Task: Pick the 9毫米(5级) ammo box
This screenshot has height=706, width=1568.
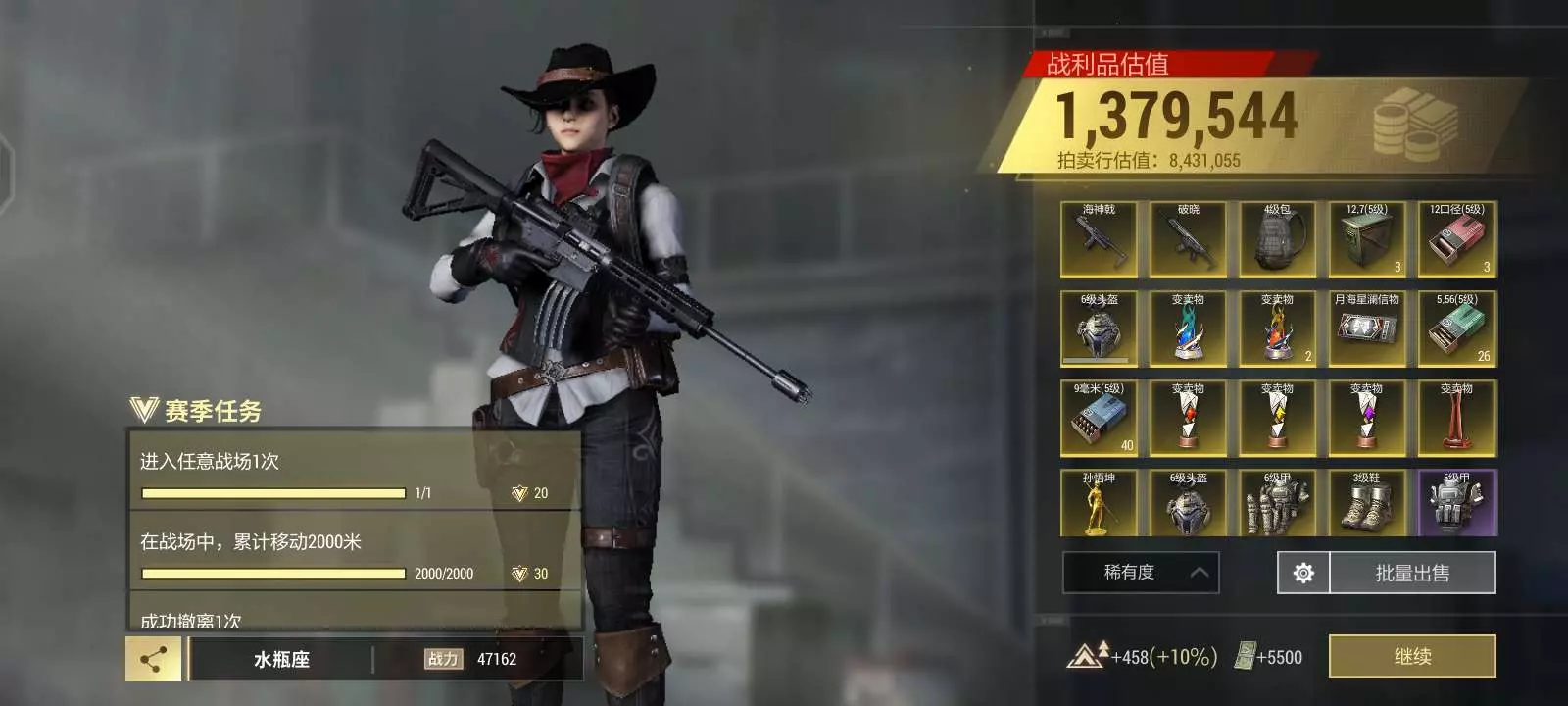Action: pos(1099,419)
